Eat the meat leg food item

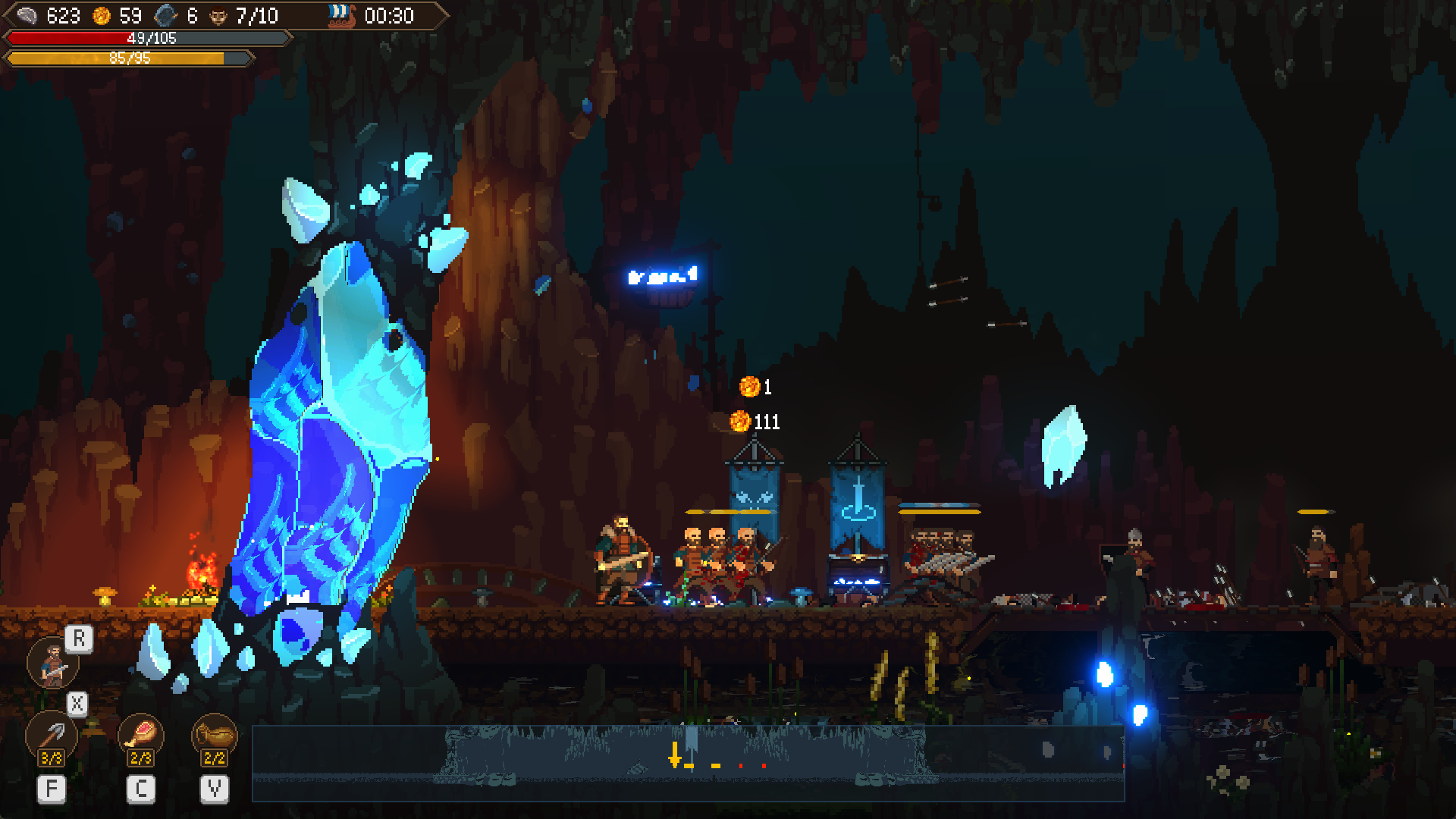coord(141,734)
